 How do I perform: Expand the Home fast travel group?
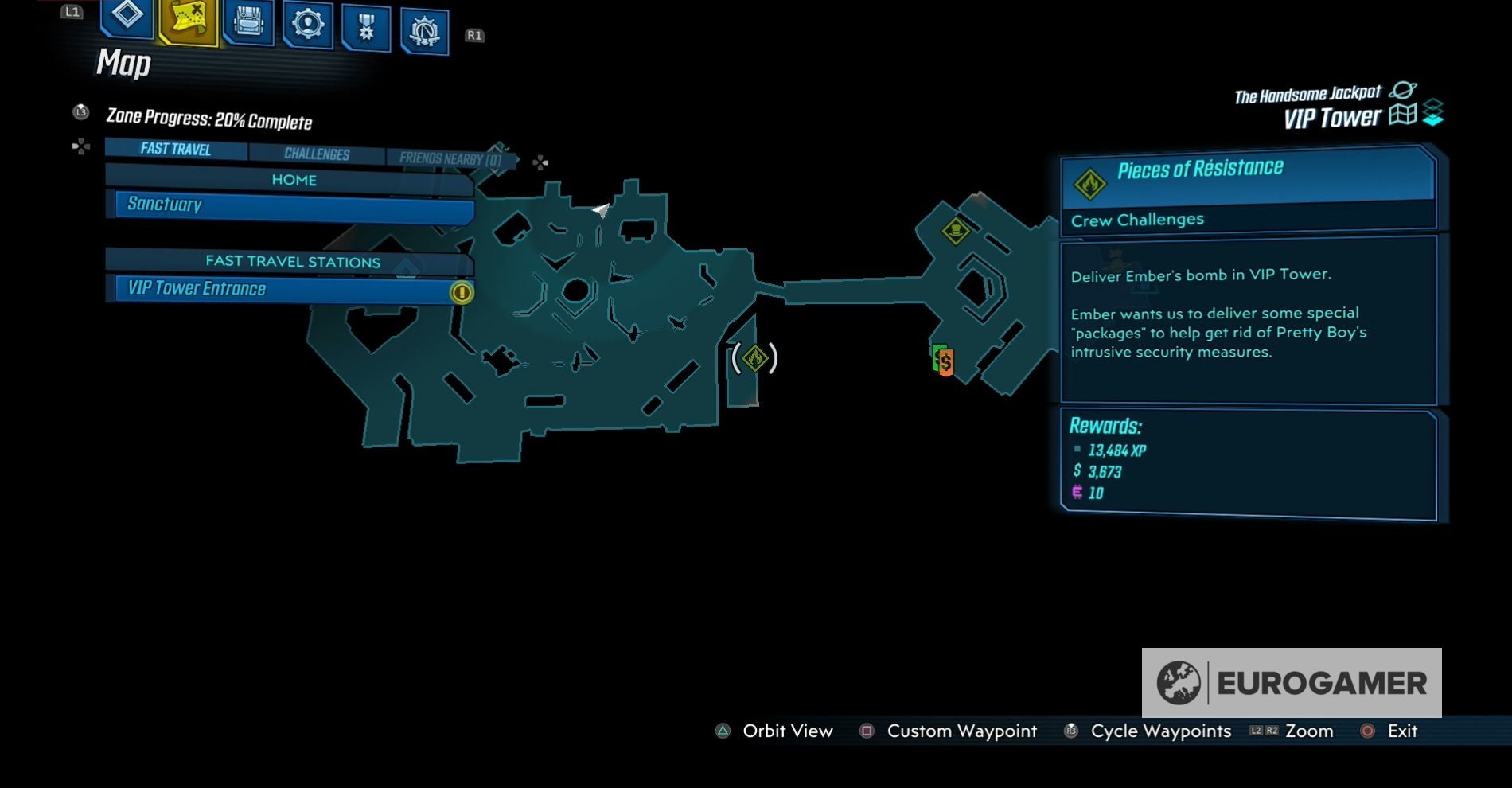(295, 180)
